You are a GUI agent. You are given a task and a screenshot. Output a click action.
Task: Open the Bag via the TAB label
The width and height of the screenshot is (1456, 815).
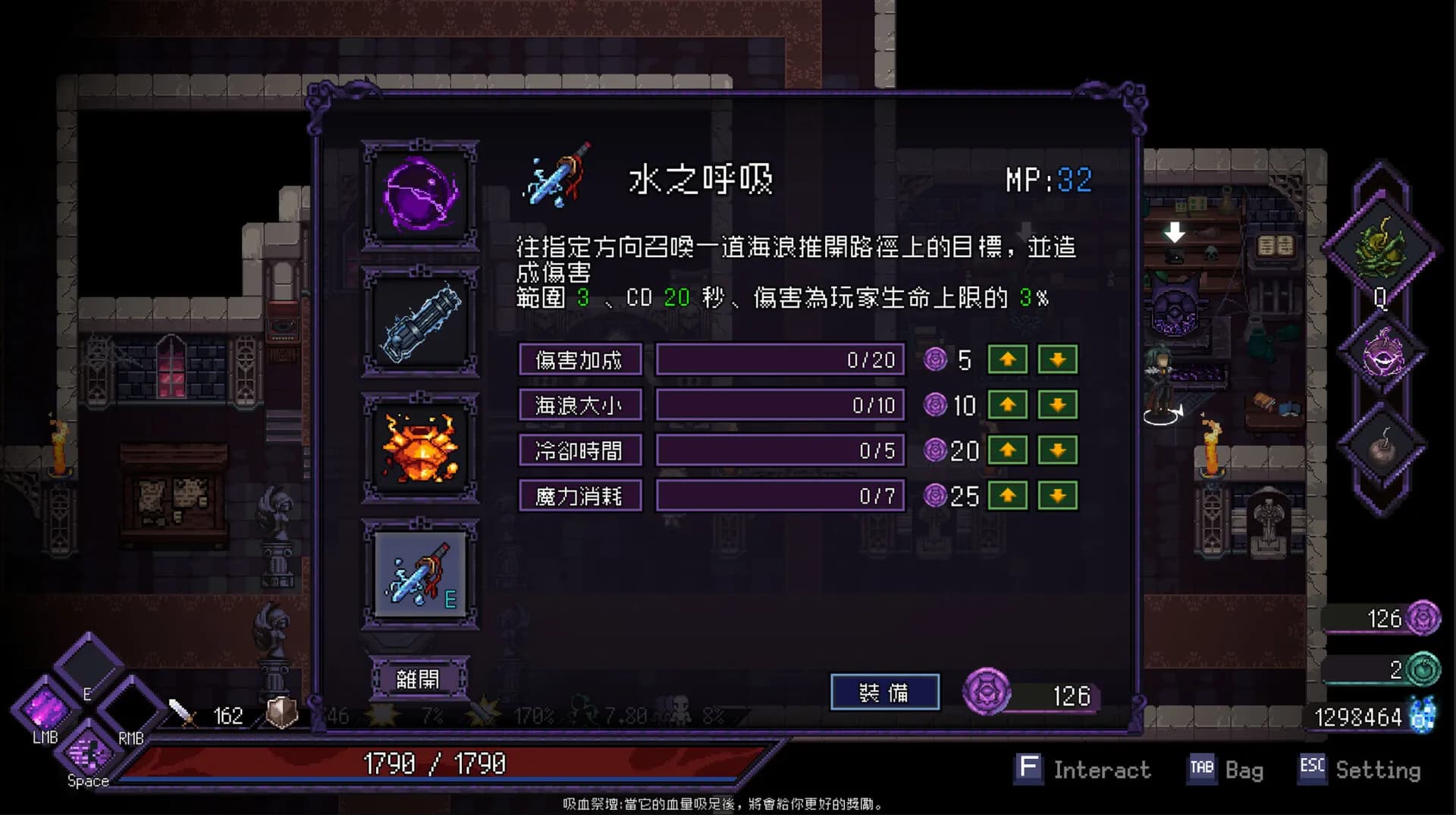click(x=1204, y=769)
